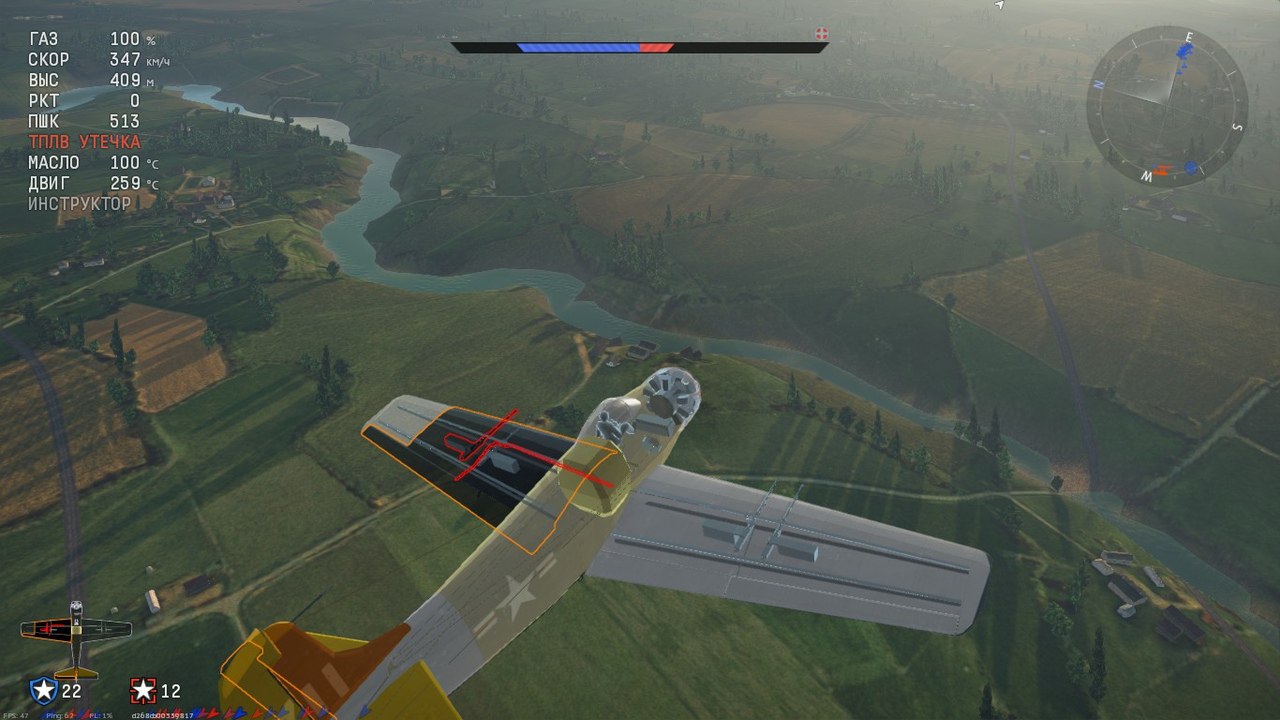Select the red icon beside the ticket bar
The width and height of the screenshot is (1280, 720).
[822, 34]
